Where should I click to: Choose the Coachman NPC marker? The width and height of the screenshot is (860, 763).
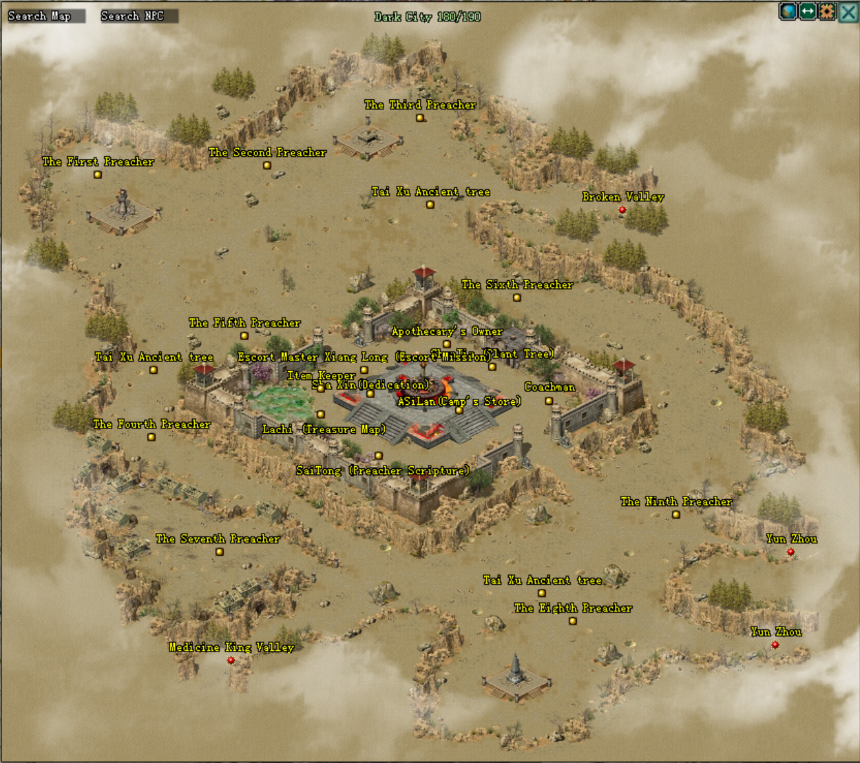[549, 401]
